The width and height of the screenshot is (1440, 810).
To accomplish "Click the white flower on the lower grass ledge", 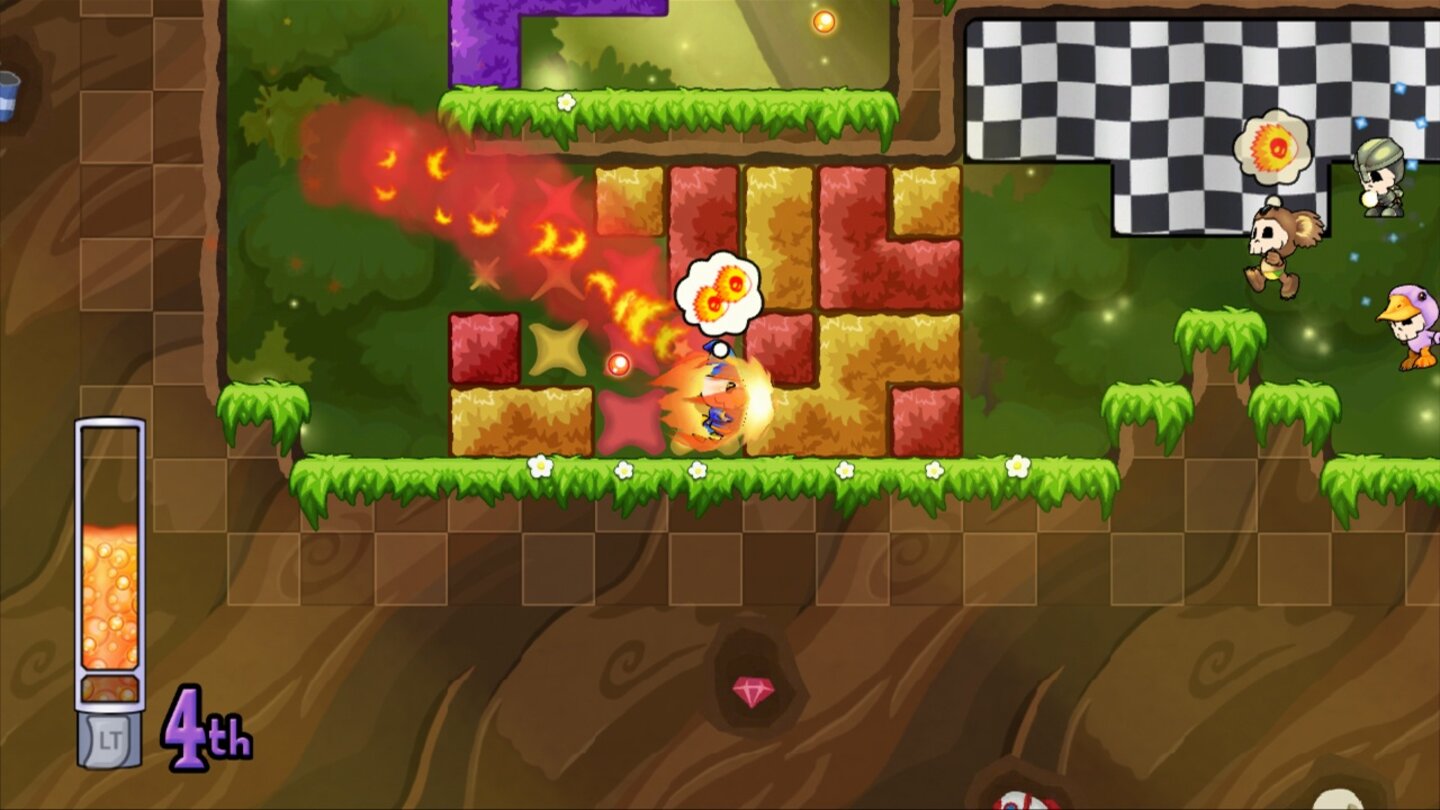I will pos(540,465).
